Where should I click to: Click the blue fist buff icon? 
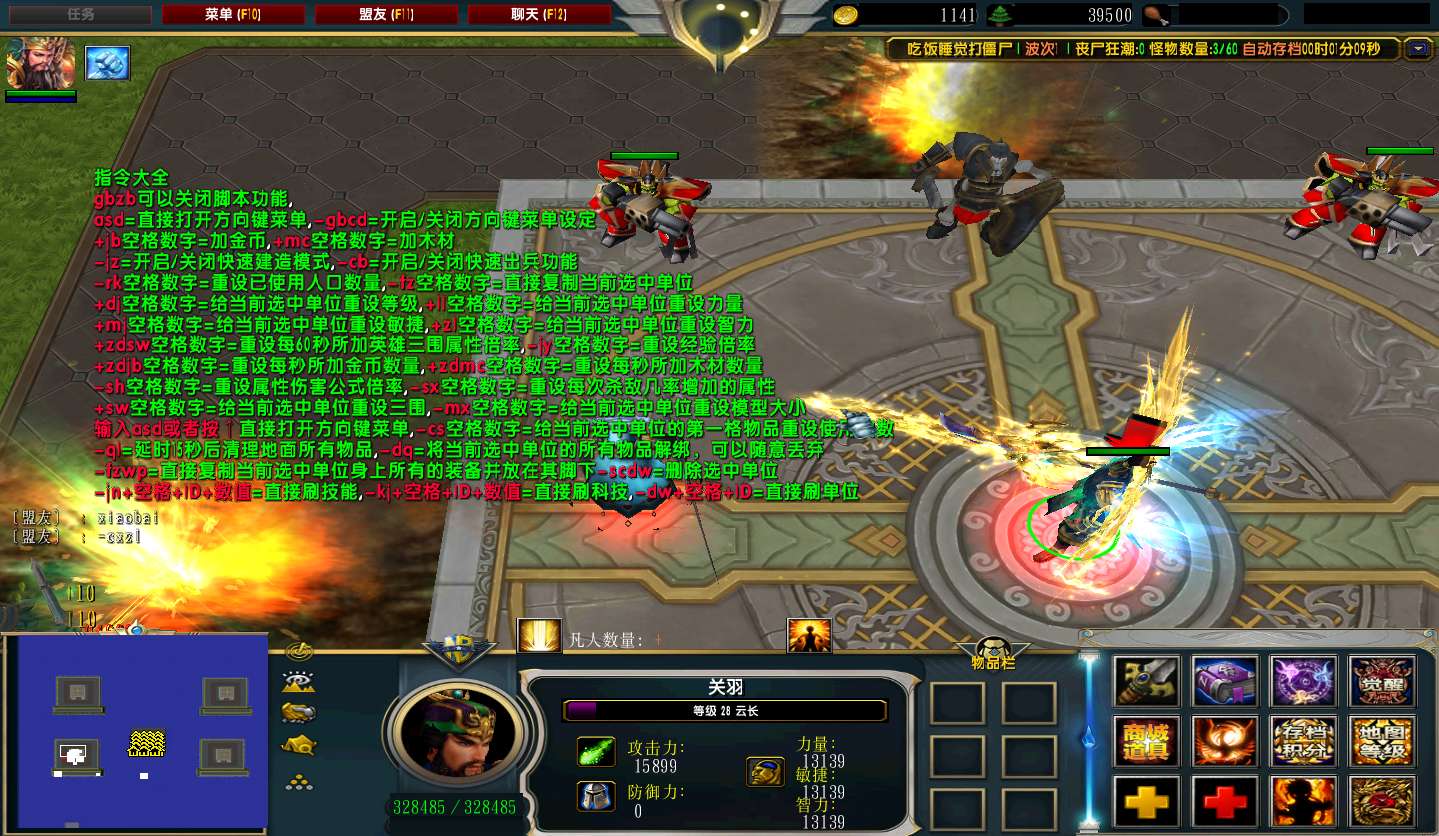pos(107,63)
